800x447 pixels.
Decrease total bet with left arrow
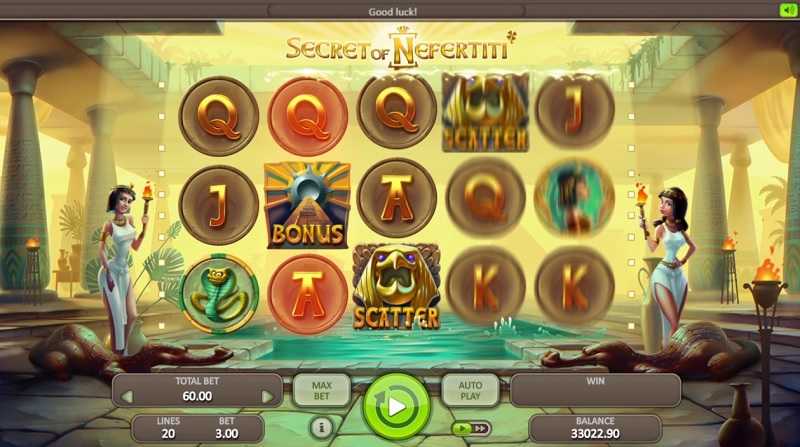click(127, 397)
